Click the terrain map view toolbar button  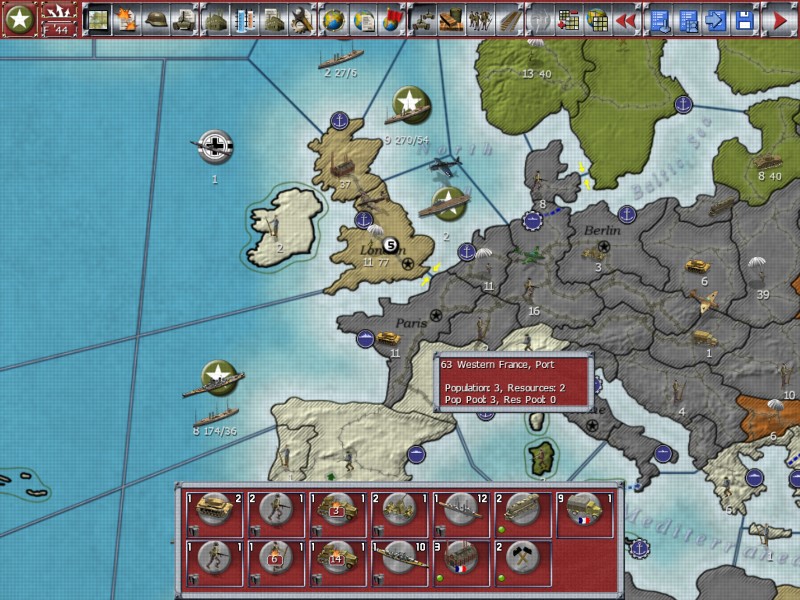[x=98, y=18]
